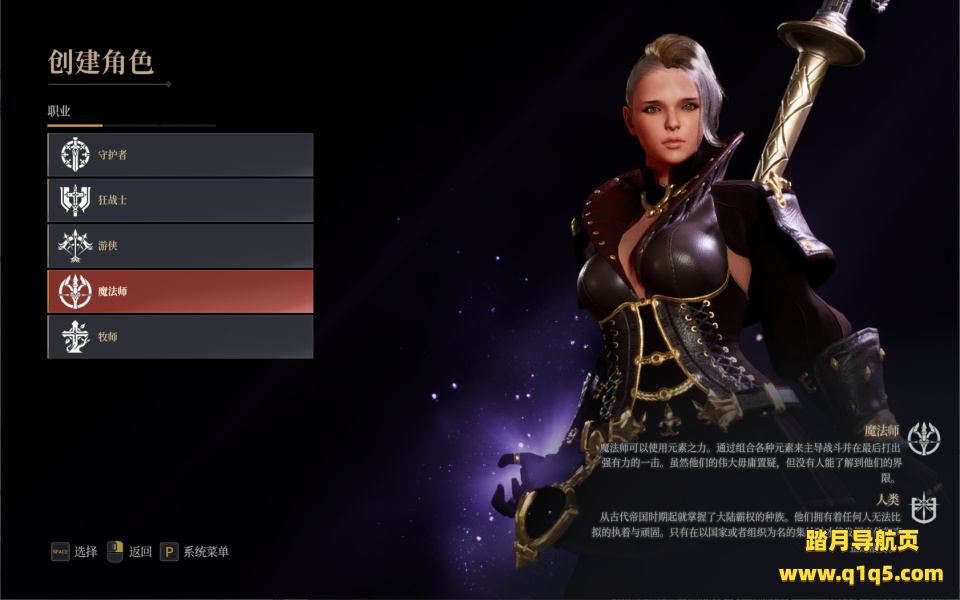Viewport: 960px width, 600px height.
Task: Select the 守护者 (Guardian) class
Action: (x=180, y=155)
